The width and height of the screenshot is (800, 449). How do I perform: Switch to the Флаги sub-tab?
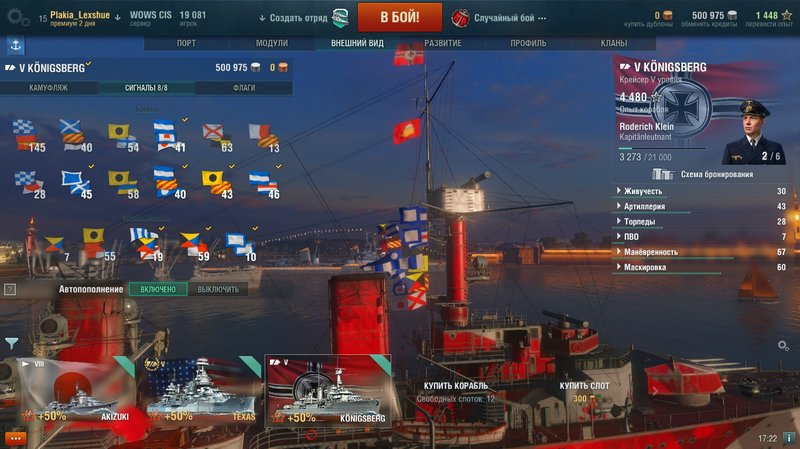(x=243, y=88)
